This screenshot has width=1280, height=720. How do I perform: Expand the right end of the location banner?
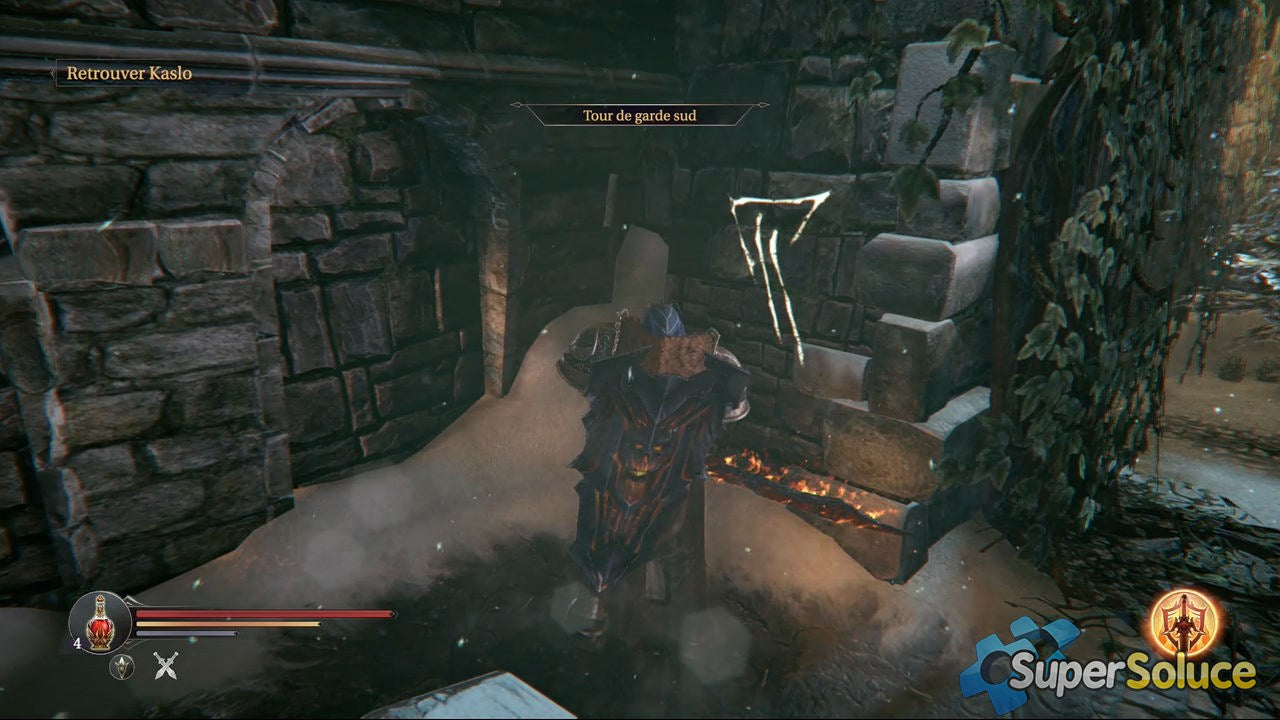(x=763, y=105)
